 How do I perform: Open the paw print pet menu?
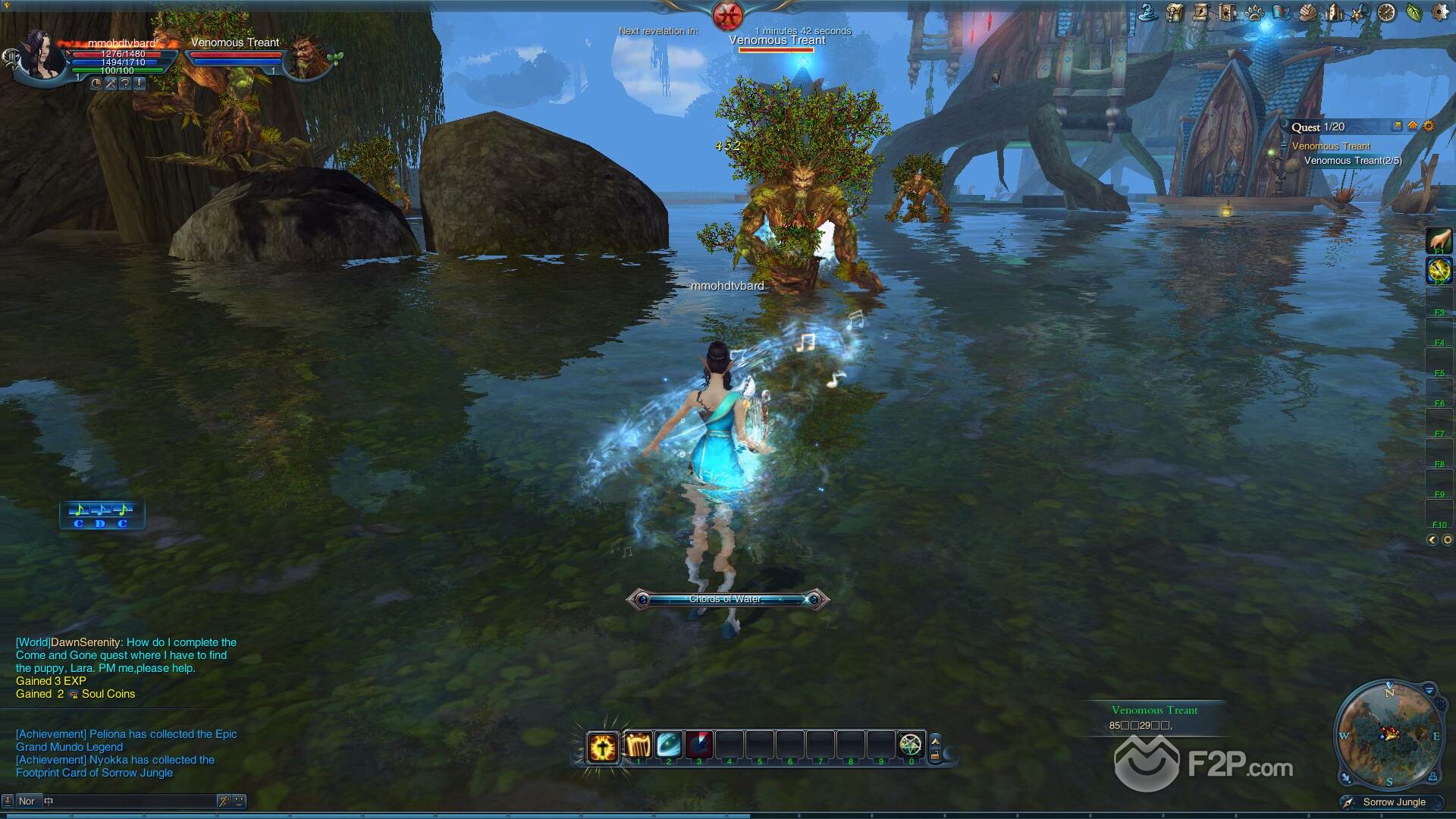[1254, 12]
